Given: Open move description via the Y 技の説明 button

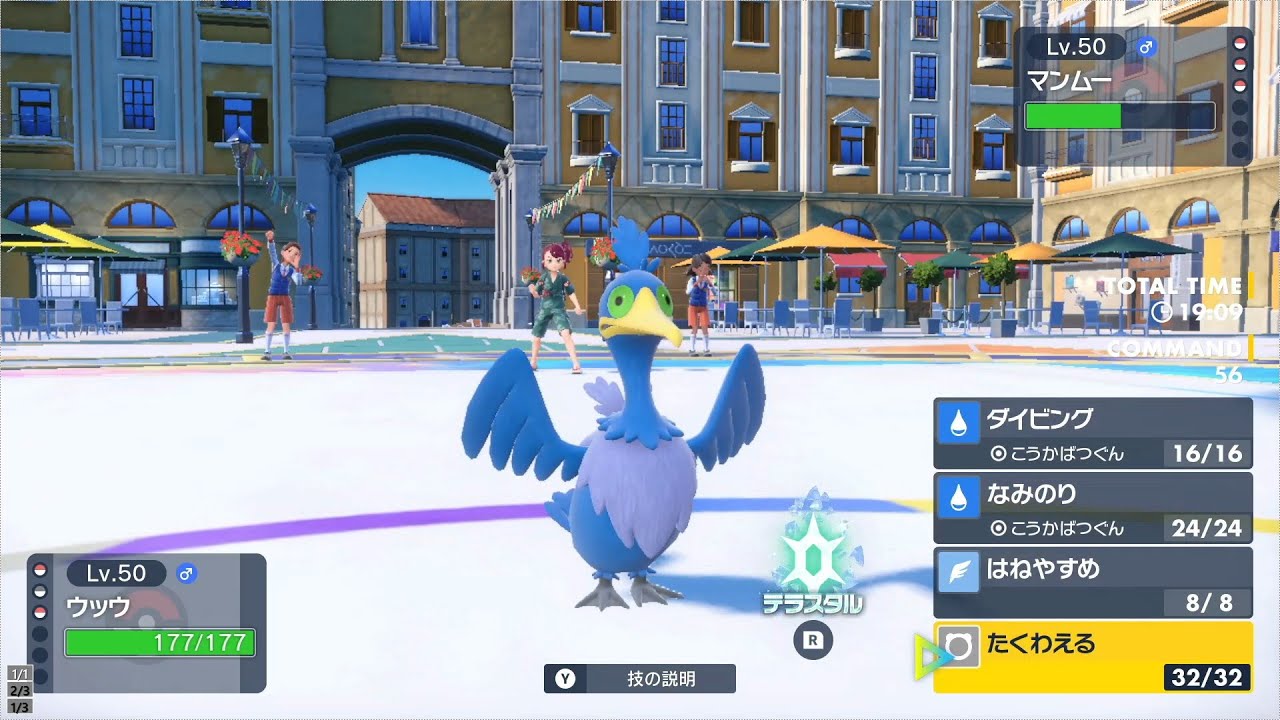Looking at the screenshot, I should click(640, 677).
